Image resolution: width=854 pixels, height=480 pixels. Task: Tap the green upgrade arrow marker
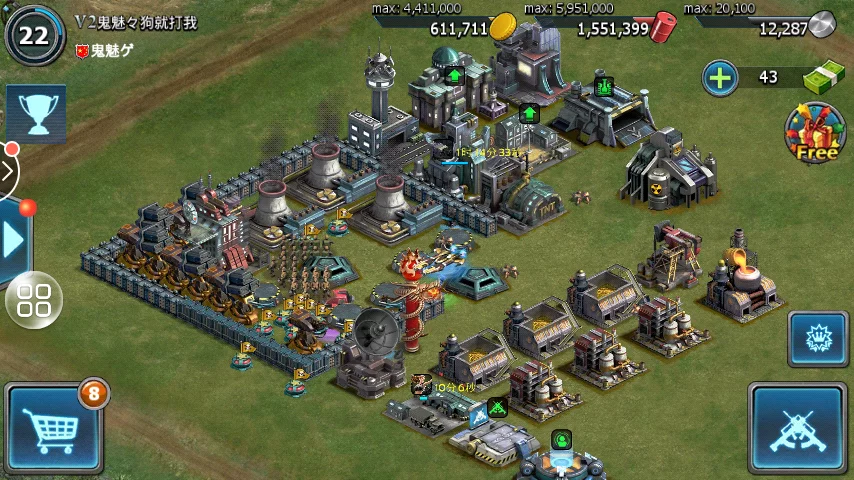tap(454, 75)
